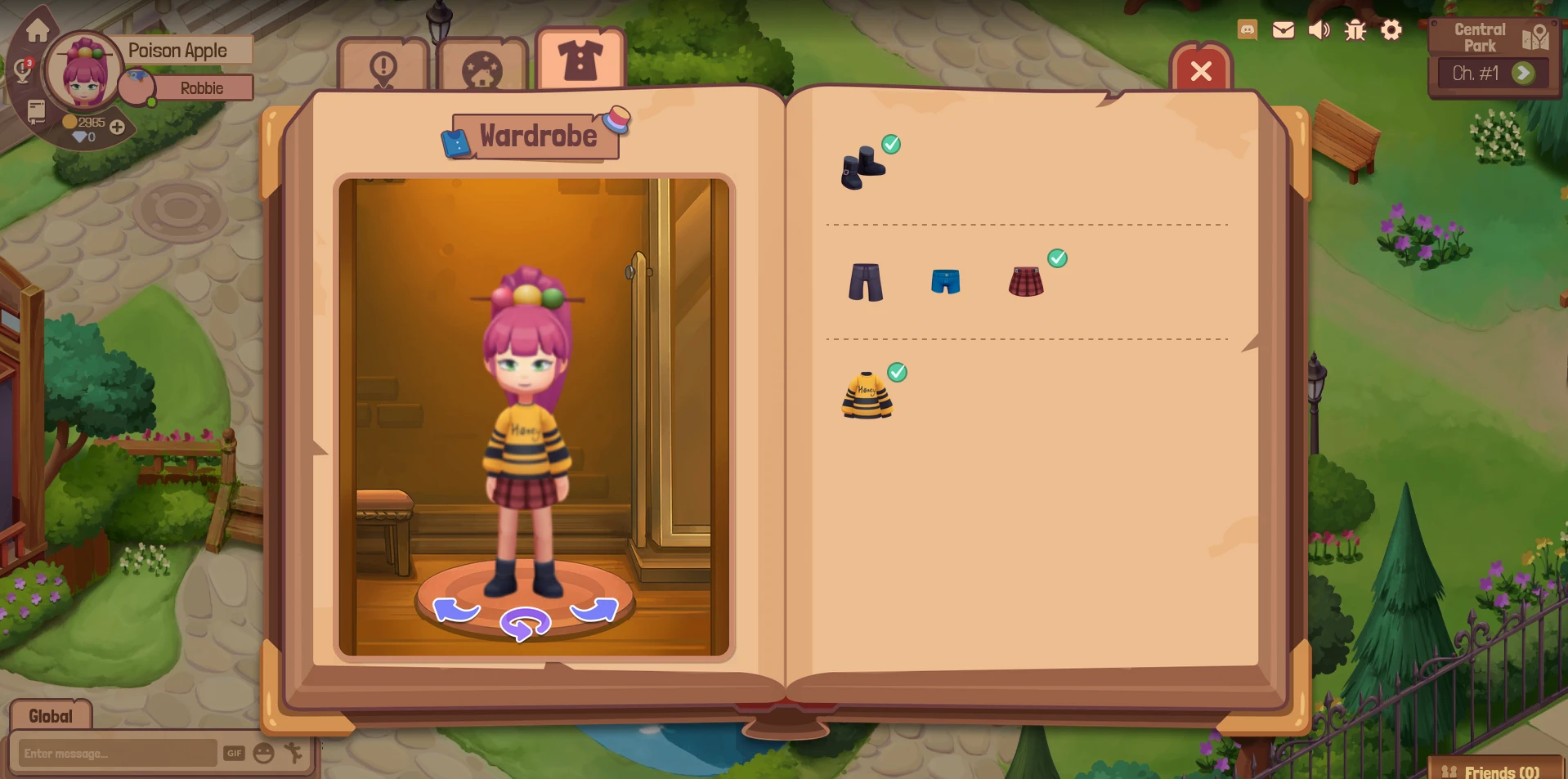Open the gear settings menu

coord(1391,30)
